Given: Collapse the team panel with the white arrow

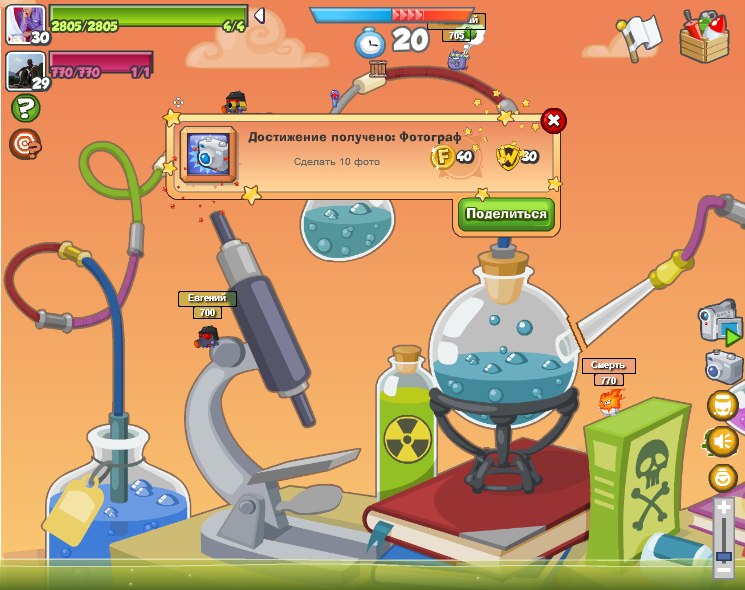Looking at the screenshot, I should [259, 16].
